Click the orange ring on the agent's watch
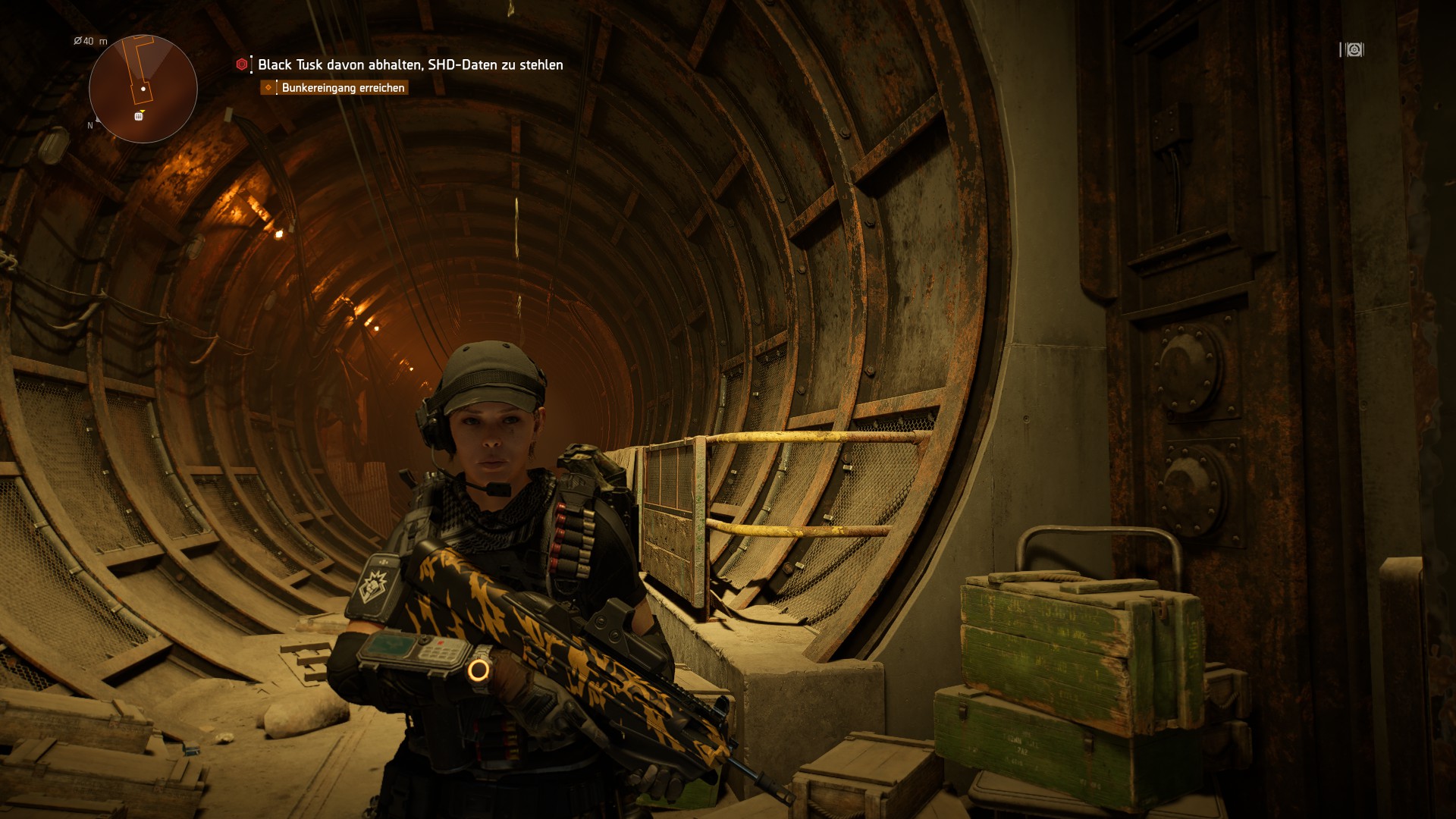 [x=480, y=670]
